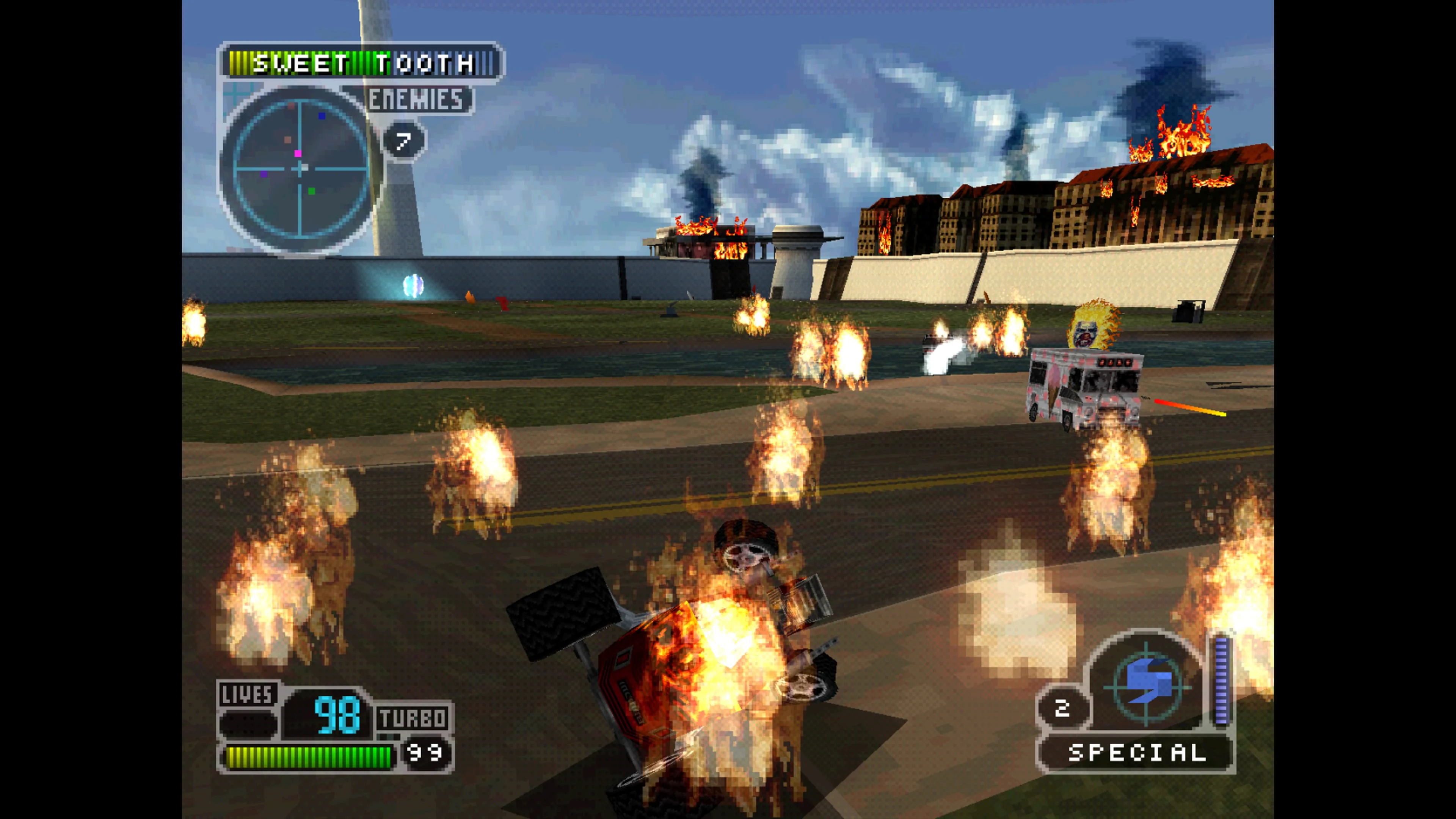Expand the SWEET TOOTH name banner
1456x819 pixels.
362,62
